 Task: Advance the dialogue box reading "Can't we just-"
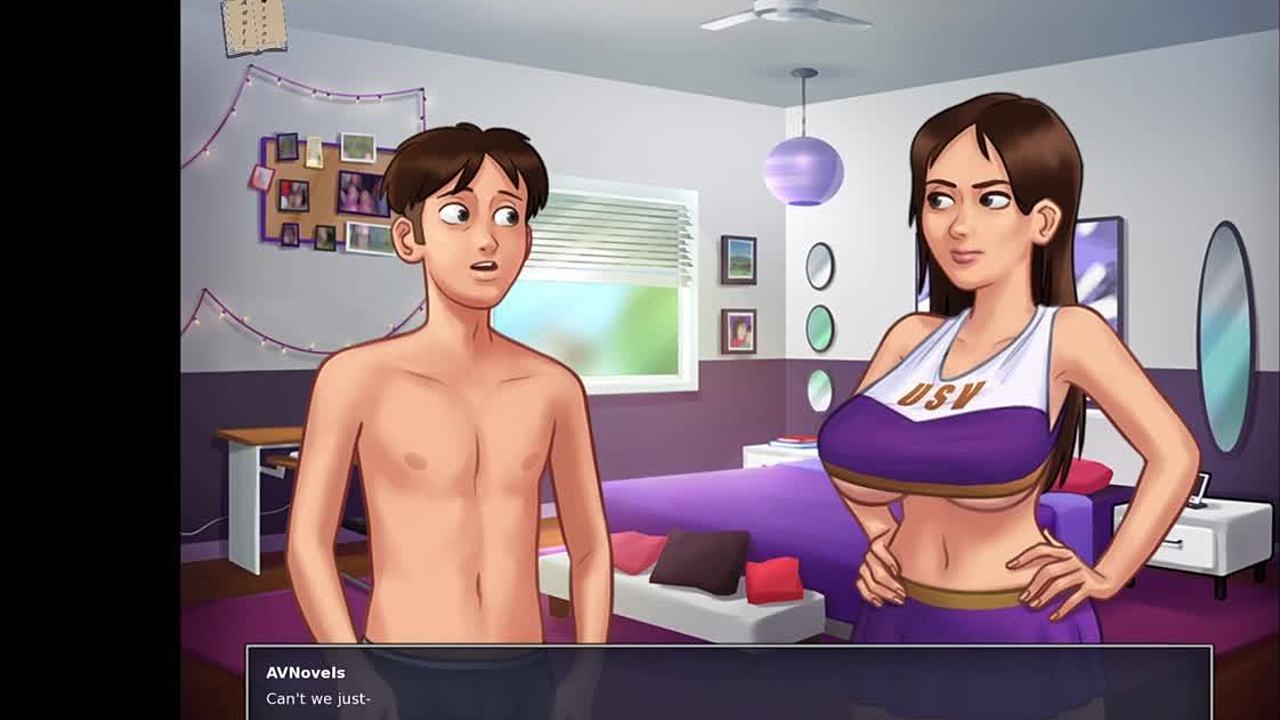click(x=728, y=684)
